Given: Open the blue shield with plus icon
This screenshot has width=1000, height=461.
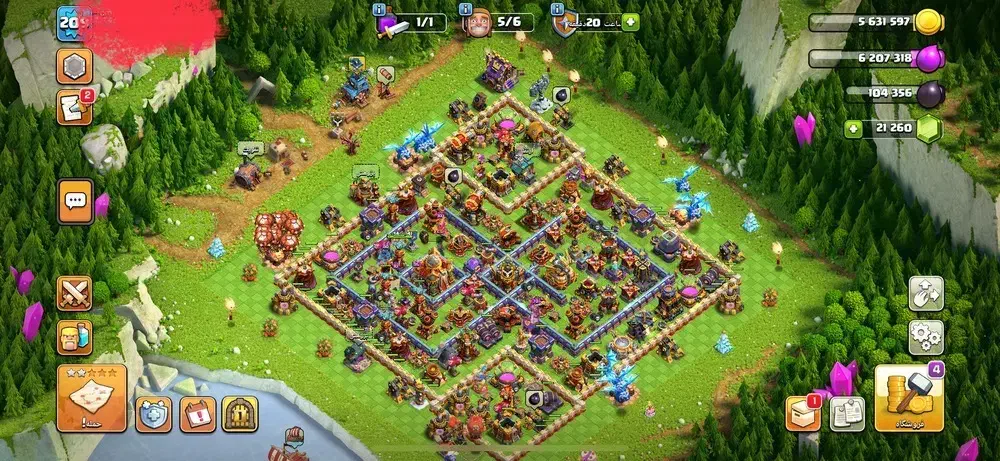Looking at the screenshot, I should tap(154, 412).
